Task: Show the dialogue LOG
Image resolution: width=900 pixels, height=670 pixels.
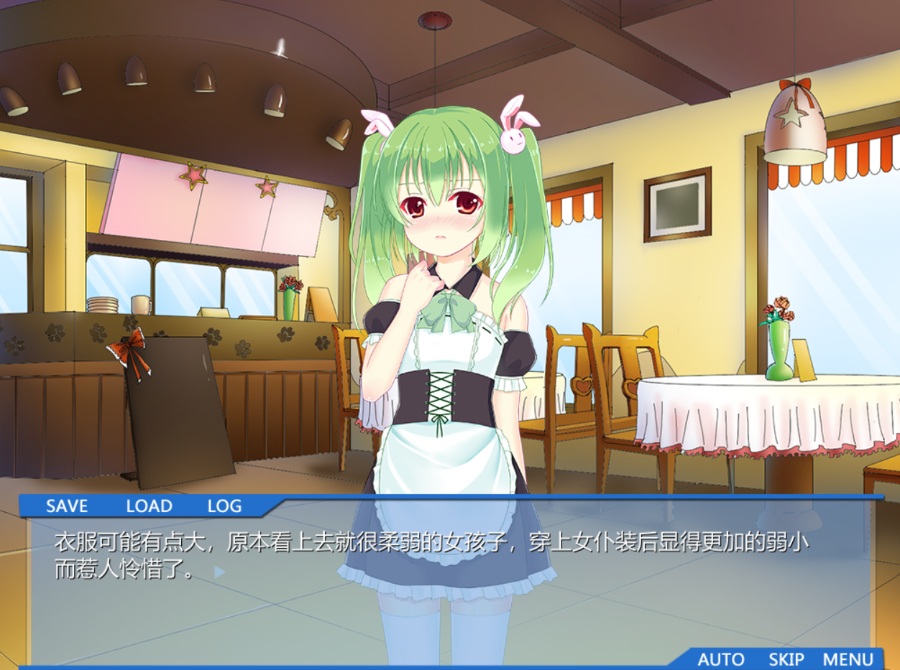Action: coord(224,506)
